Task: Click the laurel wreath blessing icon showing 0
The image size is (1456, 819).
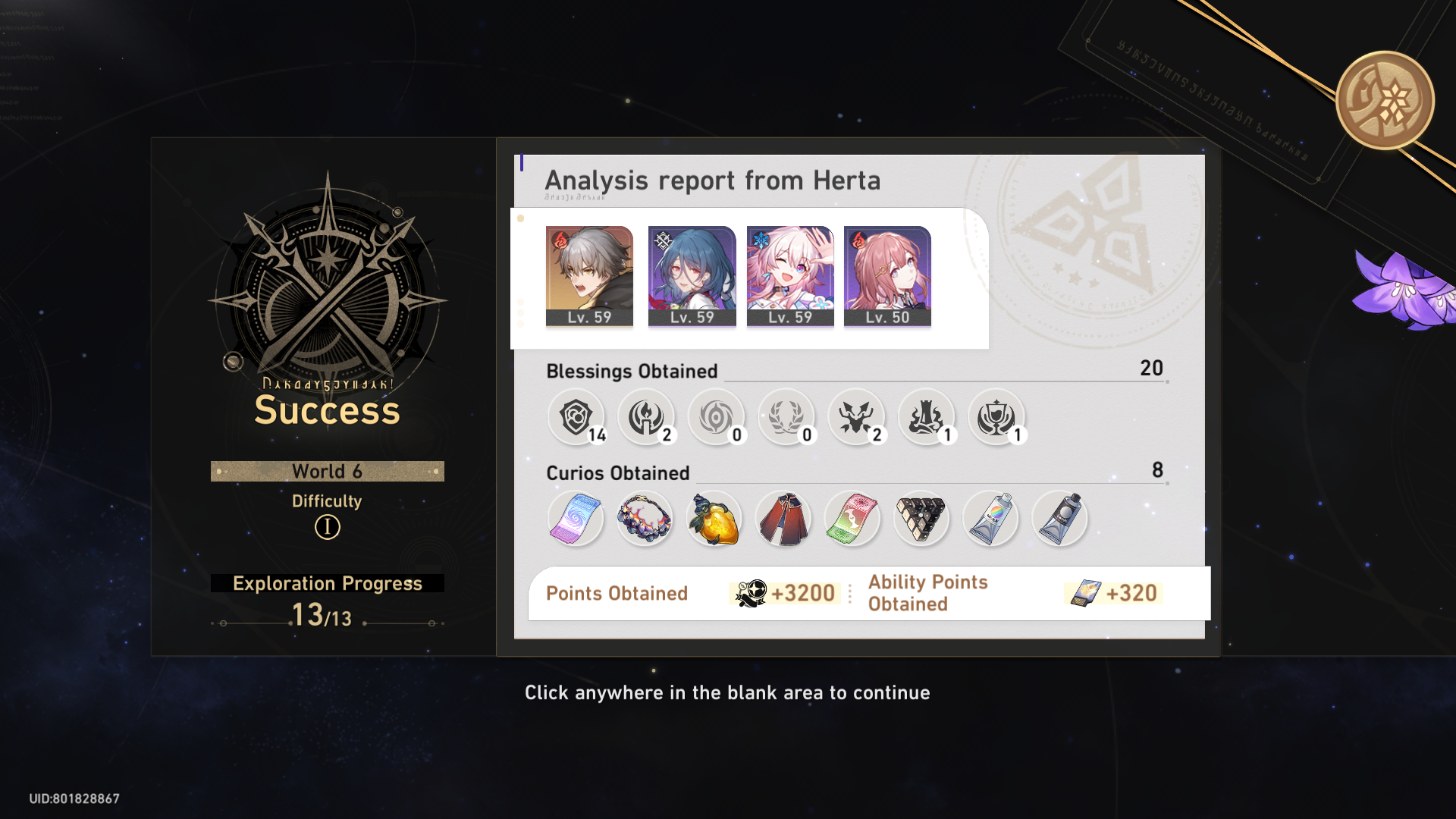Action: 787,417
